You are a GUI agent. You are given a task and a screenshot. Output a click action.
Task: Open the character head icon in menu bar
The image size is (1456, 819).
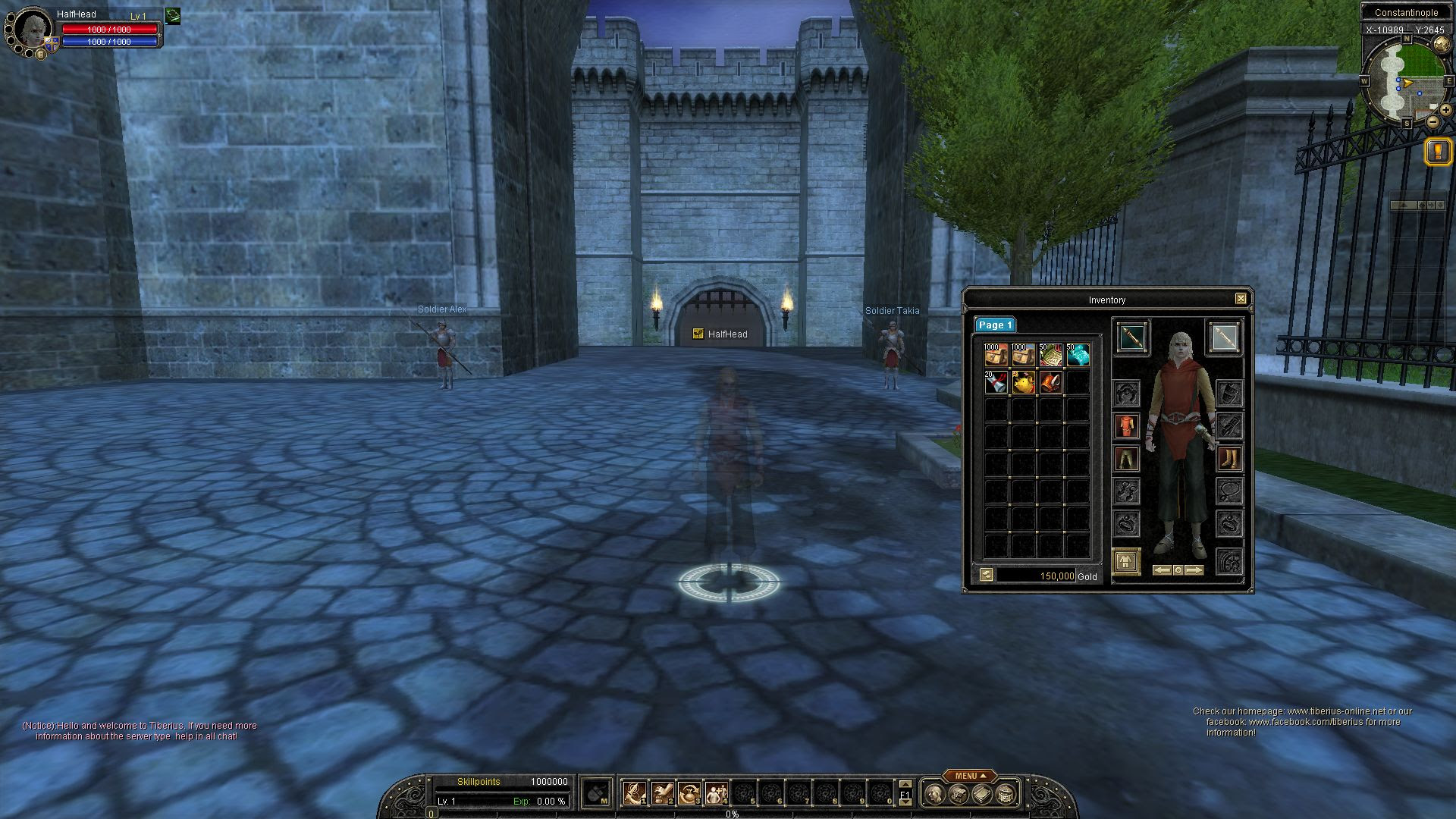tap(934, 794)
